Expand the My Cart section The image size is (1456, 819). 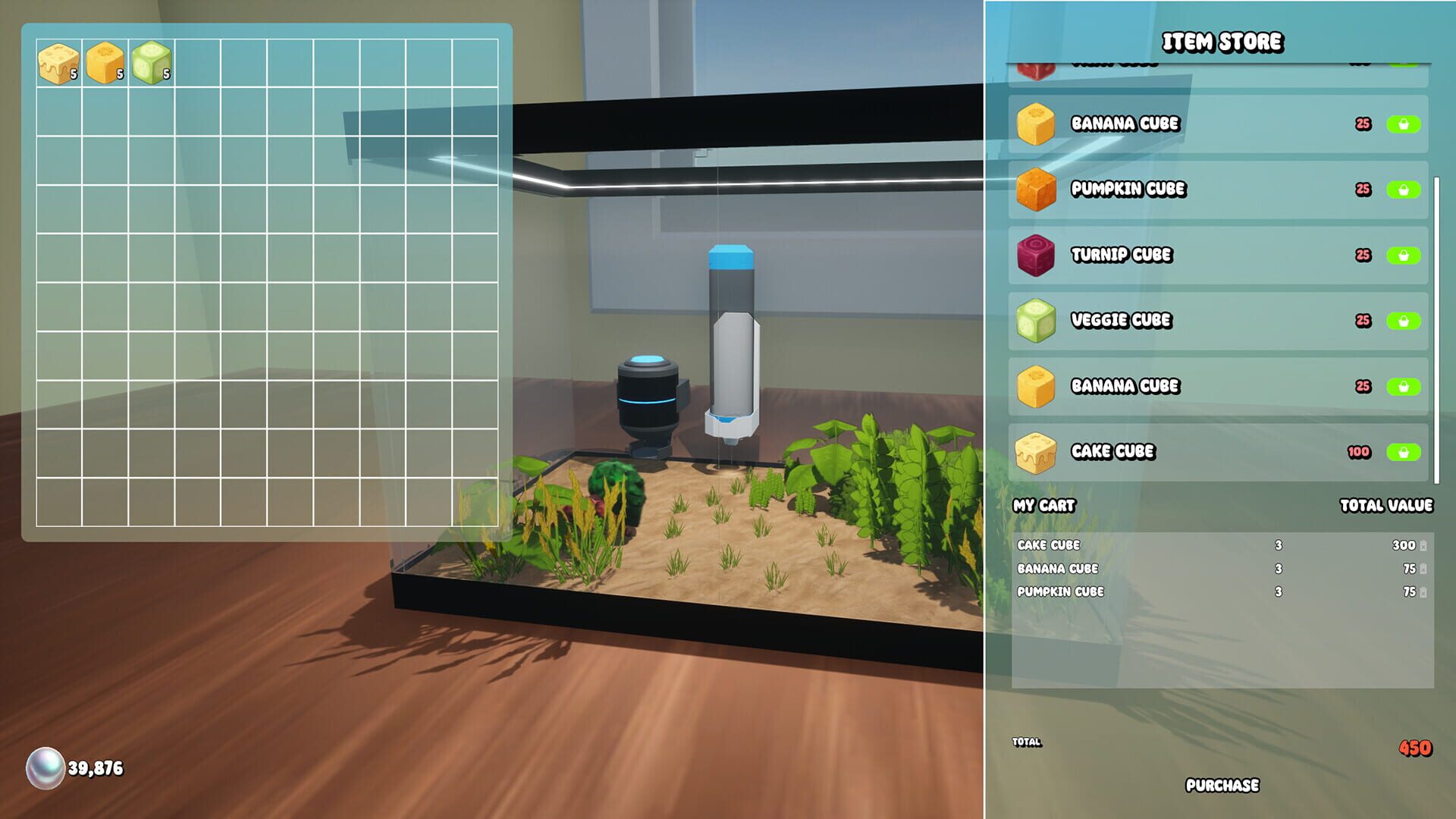[1044, 507]
